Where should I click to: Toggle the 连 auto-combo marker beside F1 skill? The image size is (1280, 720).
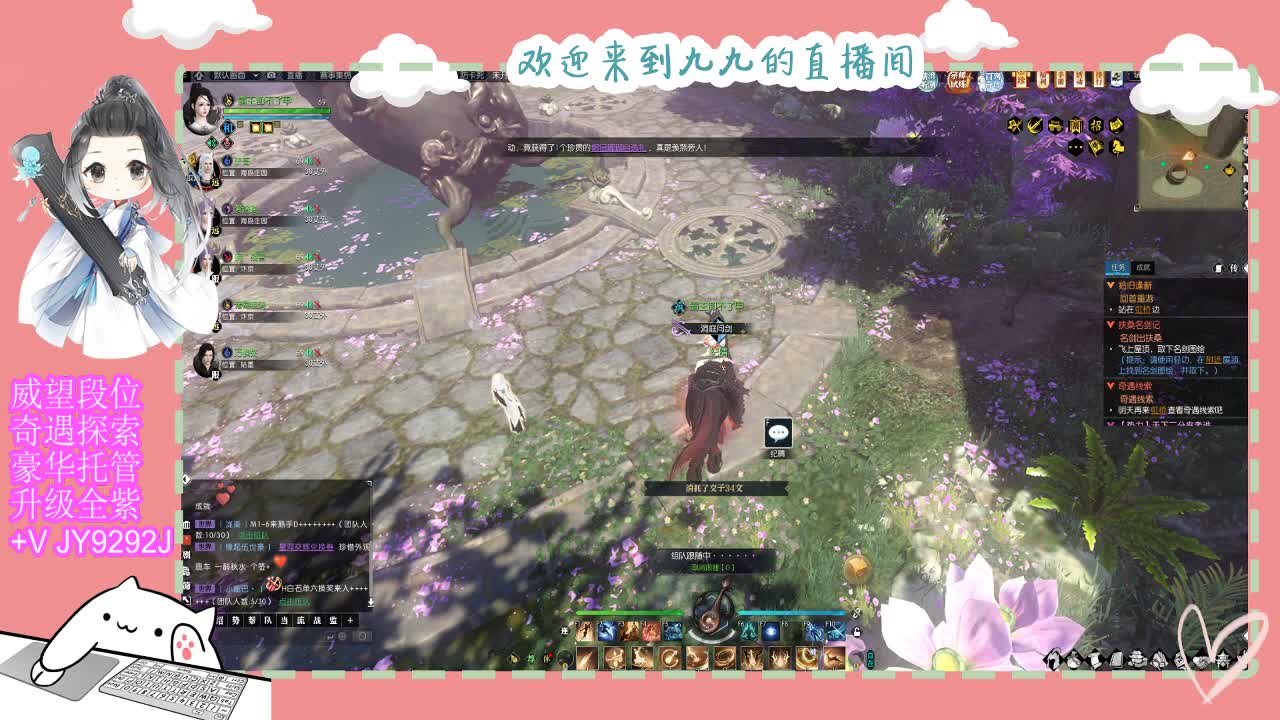point(565,631)
